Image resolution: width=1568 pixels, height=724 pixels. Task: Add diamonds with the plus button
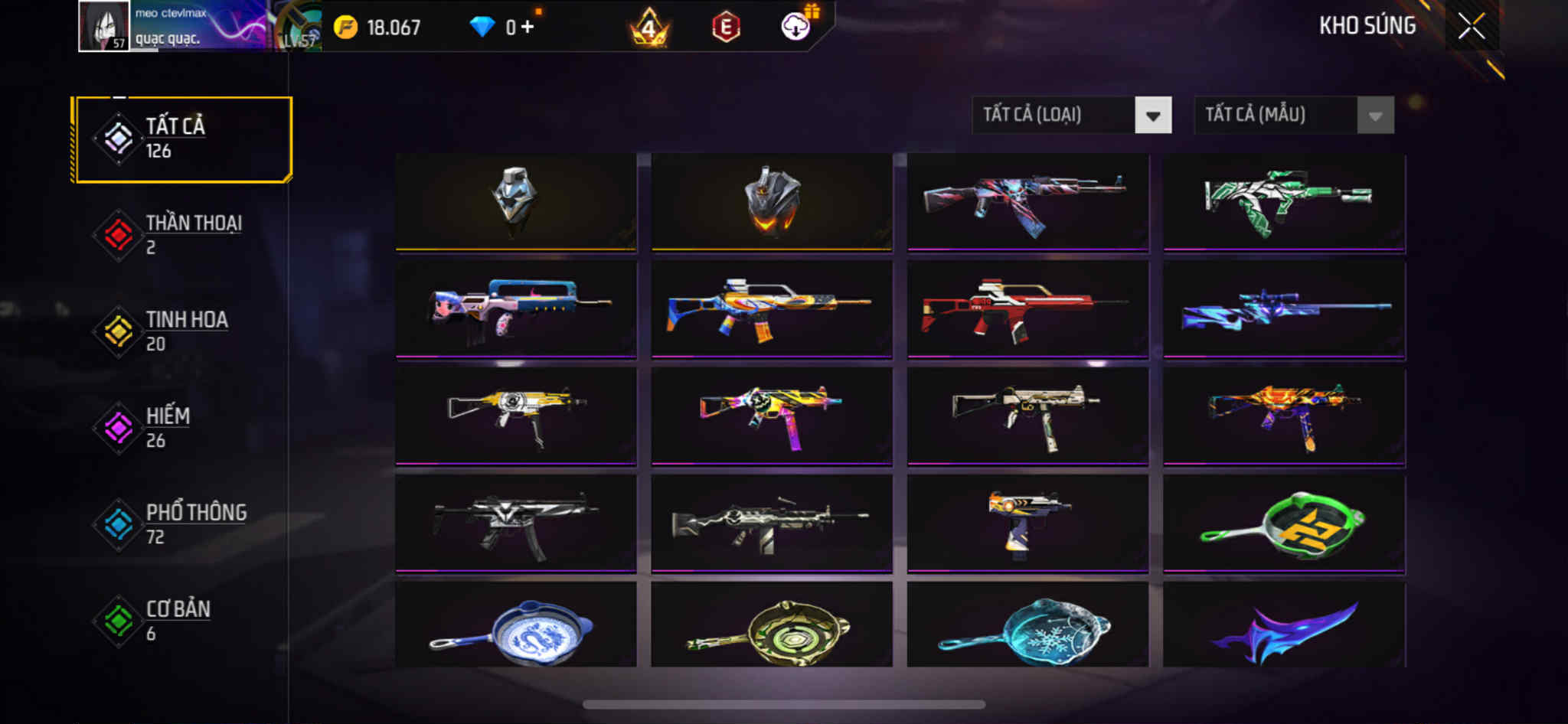pos(527,28)
